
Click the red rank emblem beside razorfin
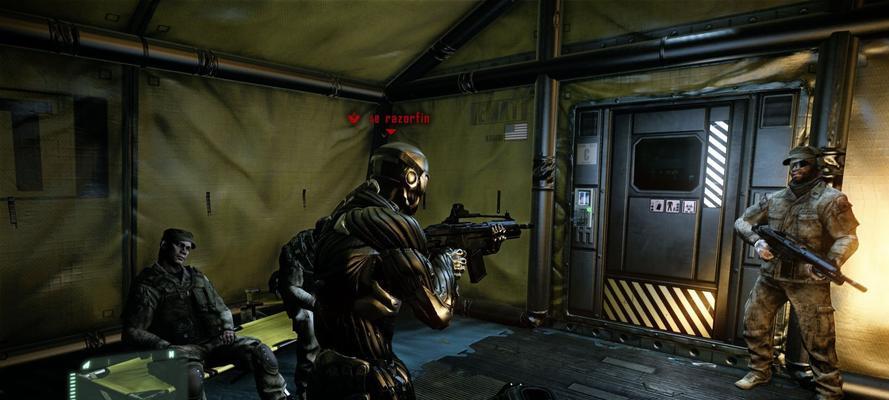(354, 118)
